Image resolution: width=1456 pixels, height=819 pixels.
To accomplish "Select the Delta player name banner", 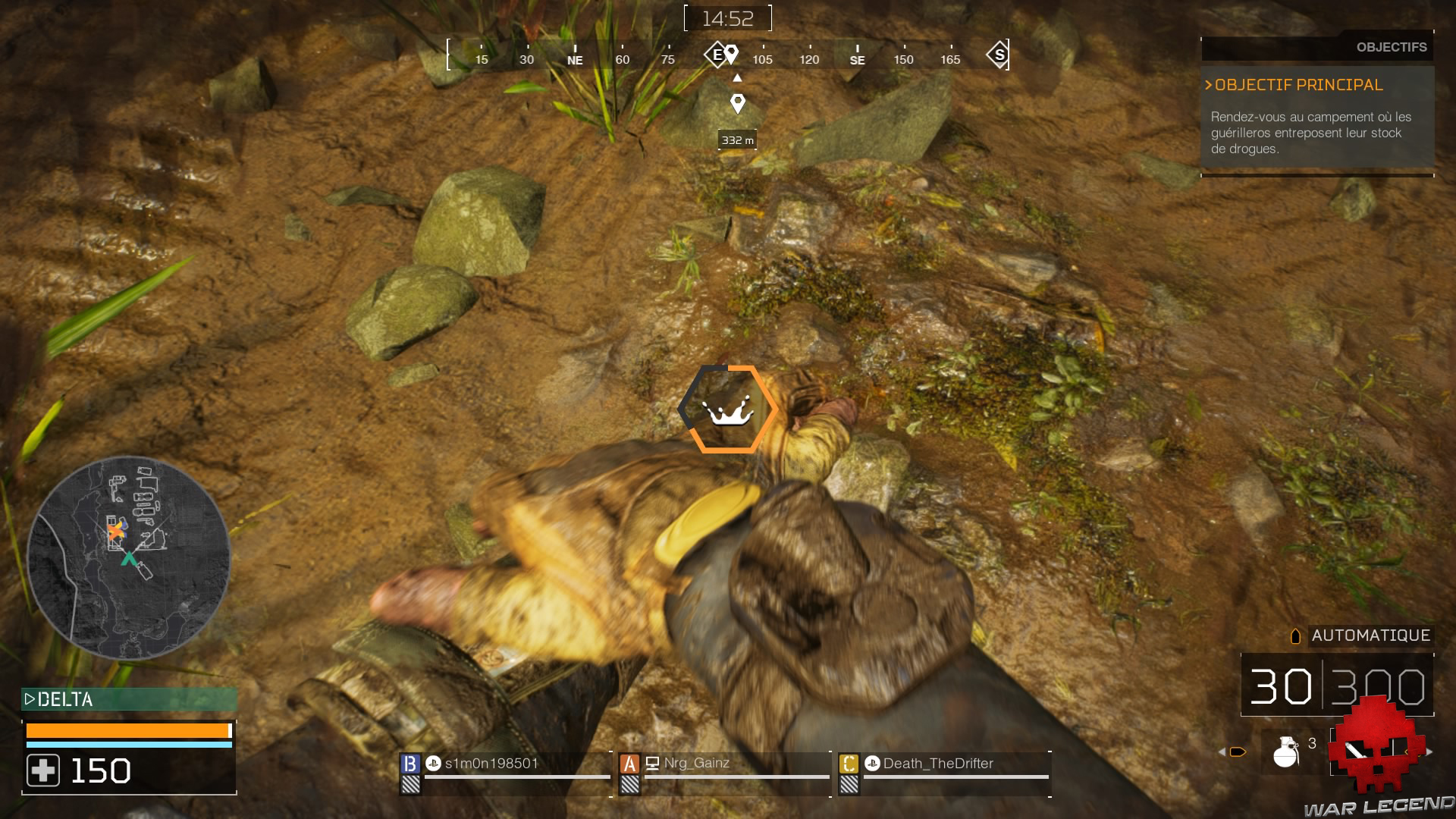I will click(129, 699).
